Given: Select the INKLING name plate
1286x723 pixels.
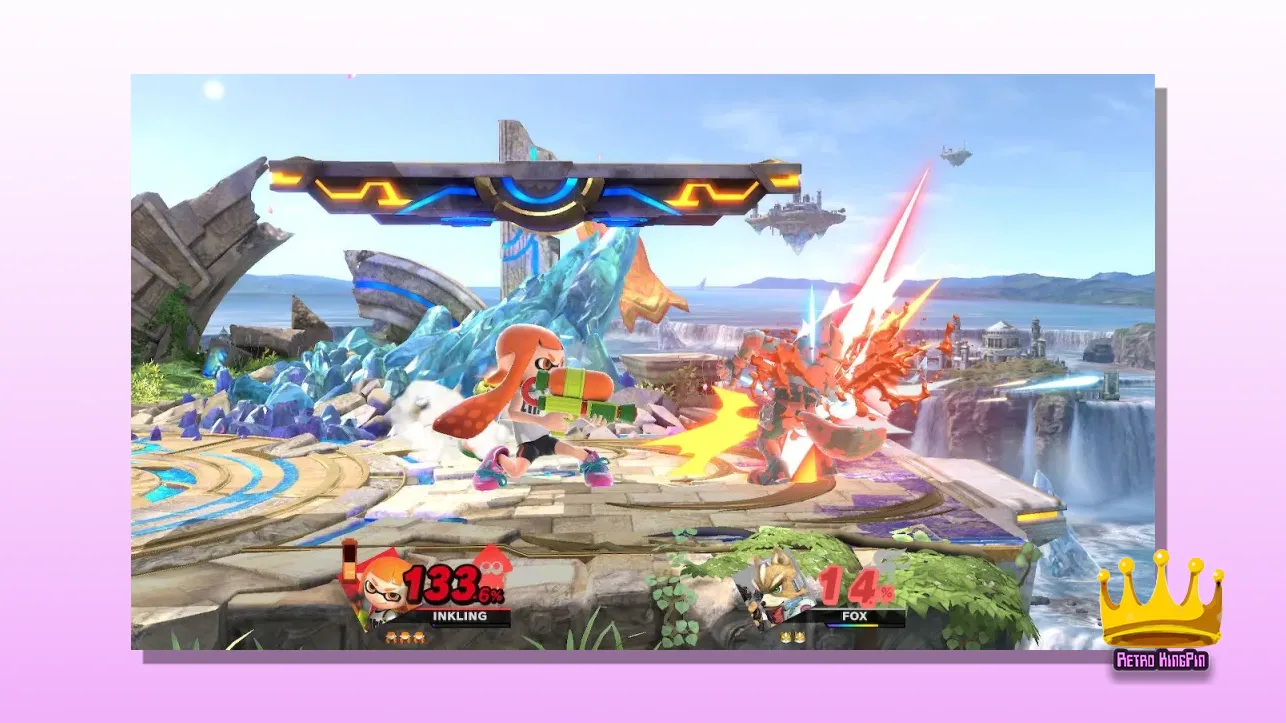Looking at the screenshot, I should [x=459, y=617].
